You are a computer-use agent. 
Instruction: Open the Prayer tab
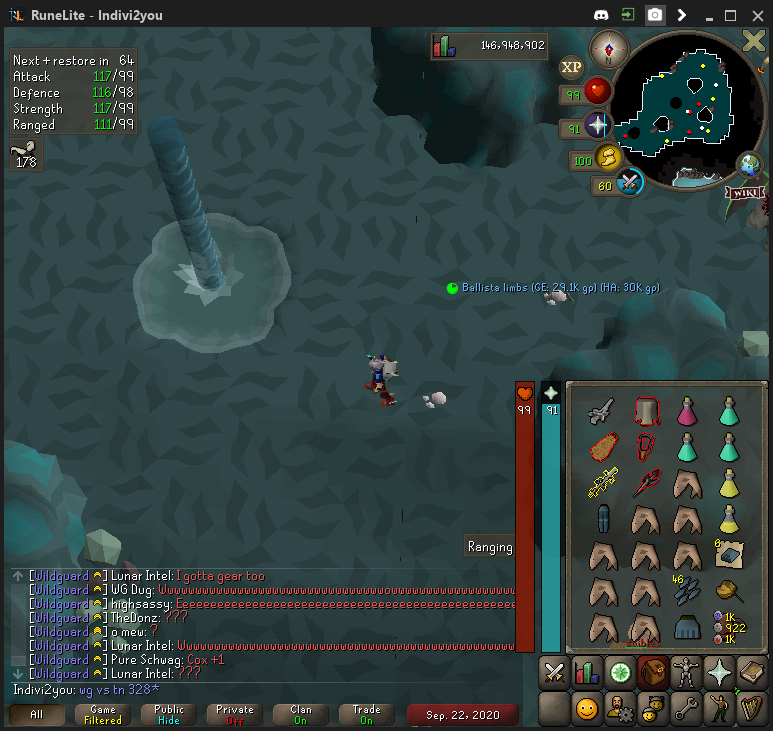718,672
